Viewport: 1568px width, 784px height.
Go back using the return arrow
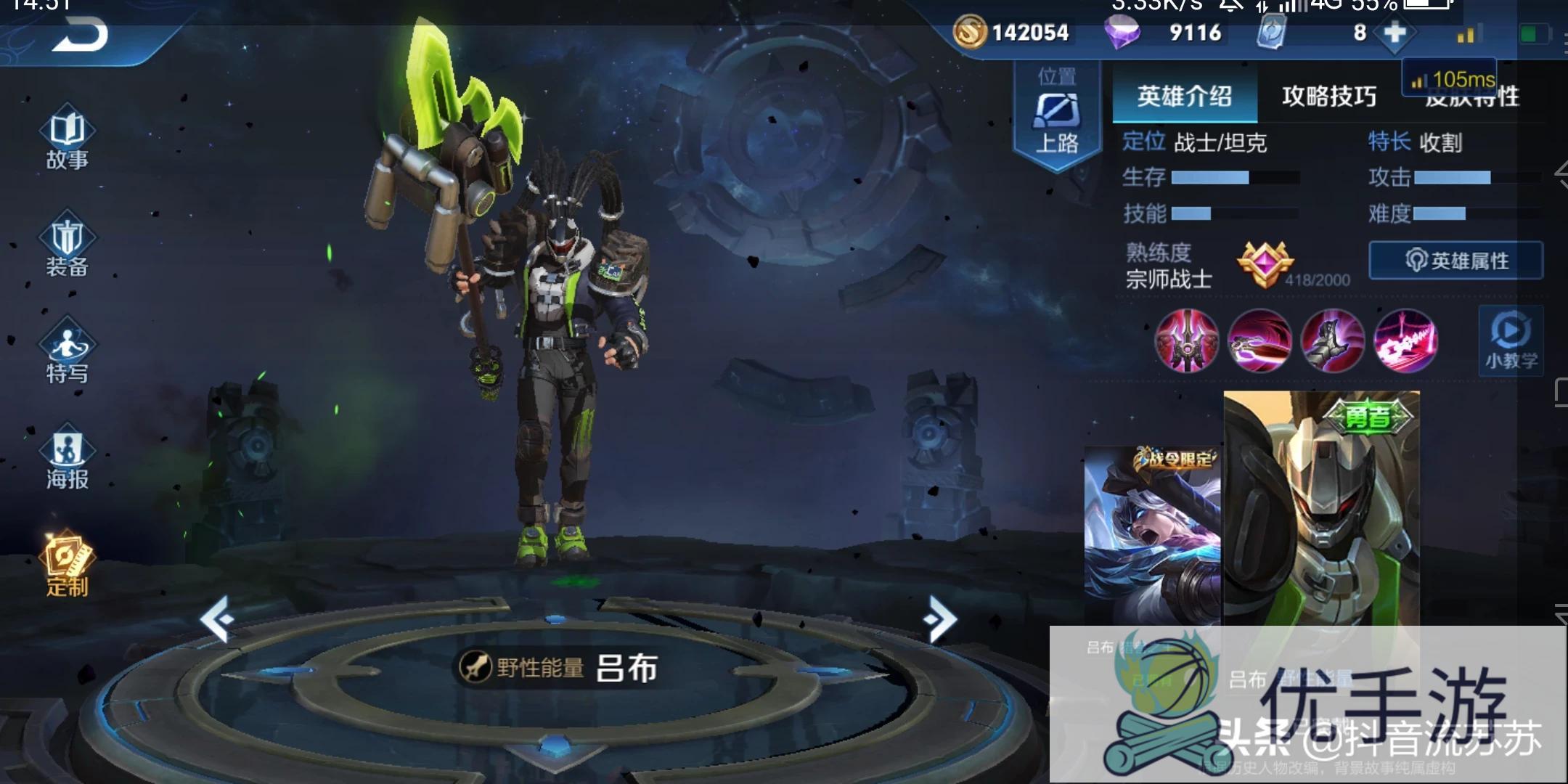click(x=80, y=35)
